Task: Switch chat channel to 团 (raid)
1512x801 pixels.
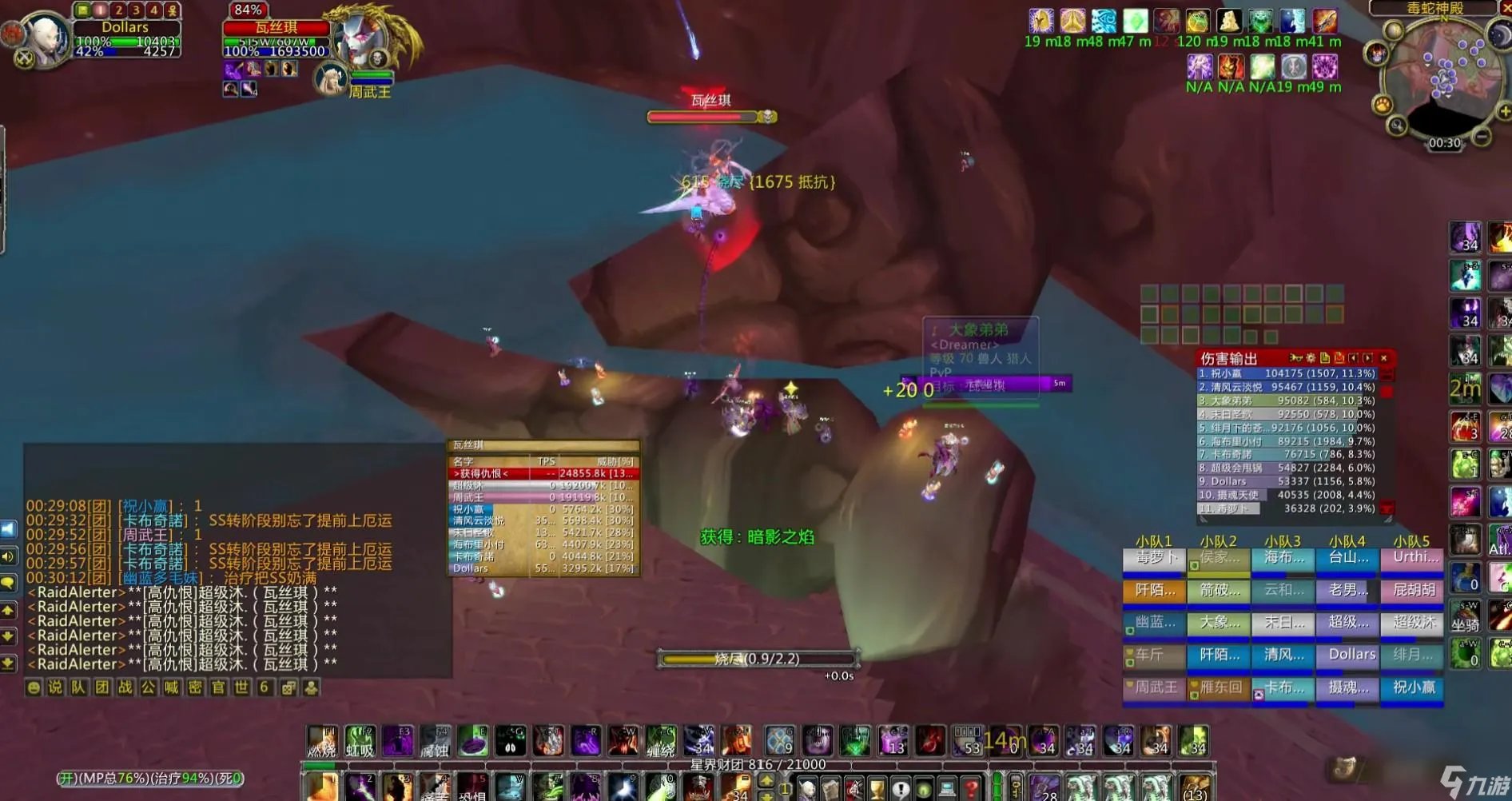Action: pyautogui.click(x=101, y=687)
